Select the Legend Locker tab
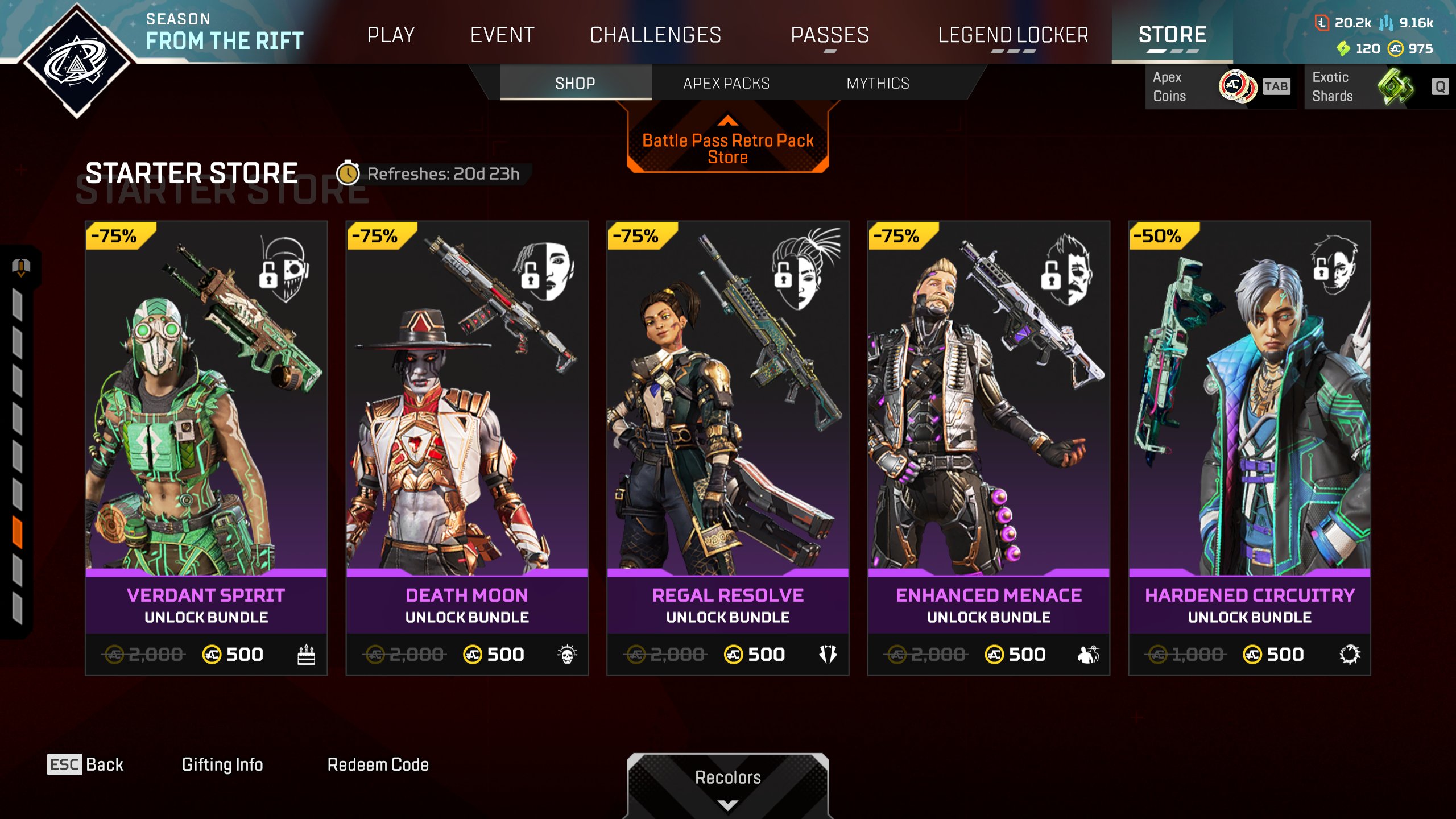The width and height of the screenshot is (1456, 819). tap(1013, 35)
